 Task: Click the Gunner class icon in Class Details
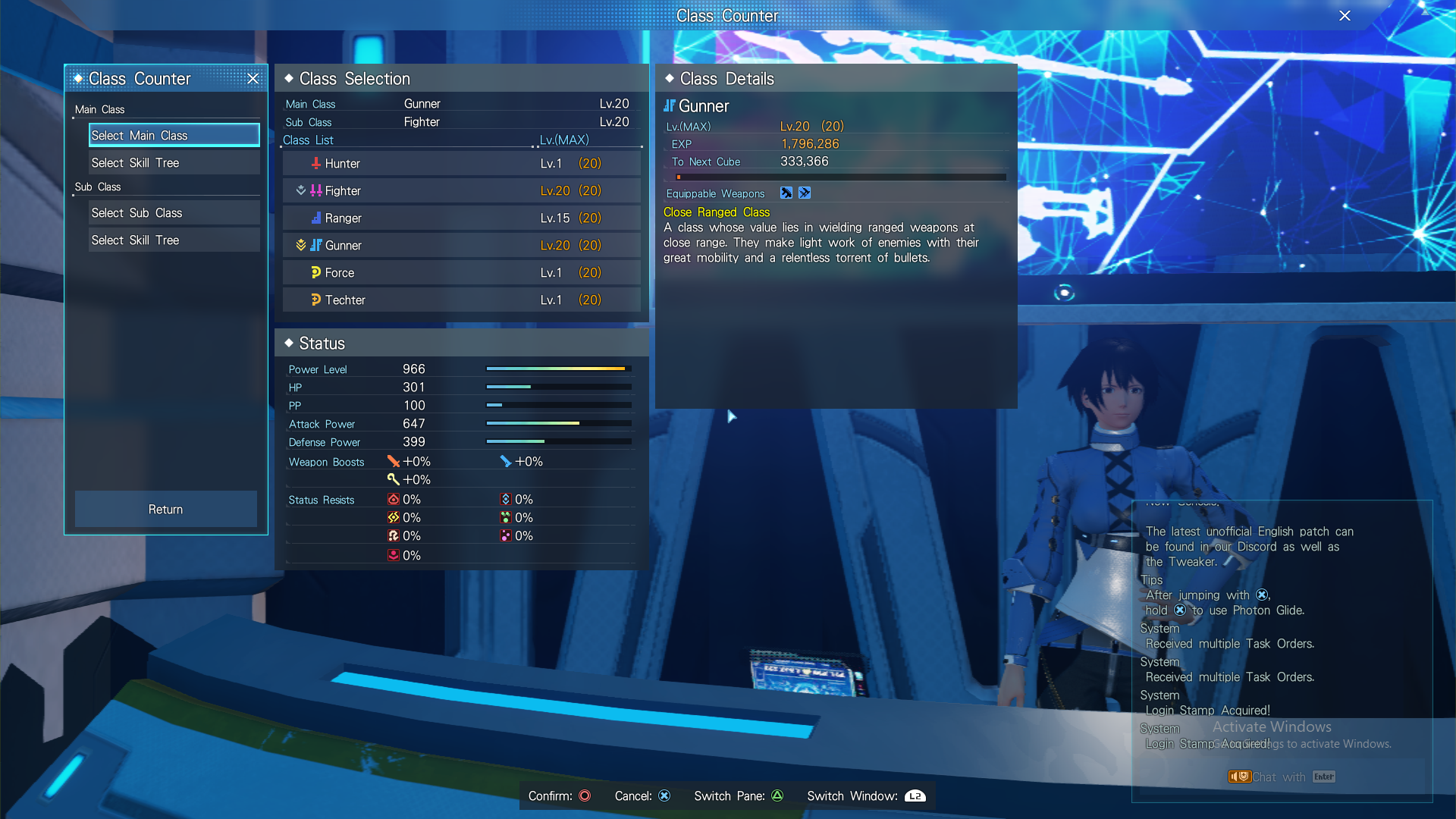click(670, 106)
